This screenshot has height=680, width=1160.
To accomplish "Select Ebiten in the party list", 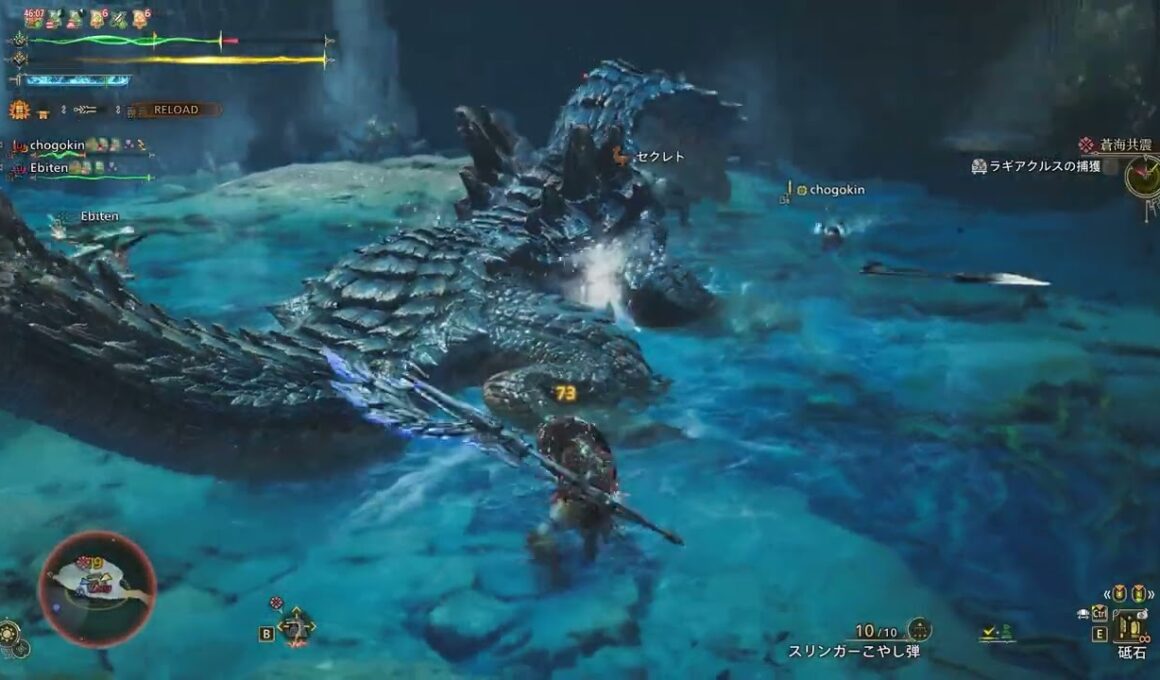I will (48, 169).
